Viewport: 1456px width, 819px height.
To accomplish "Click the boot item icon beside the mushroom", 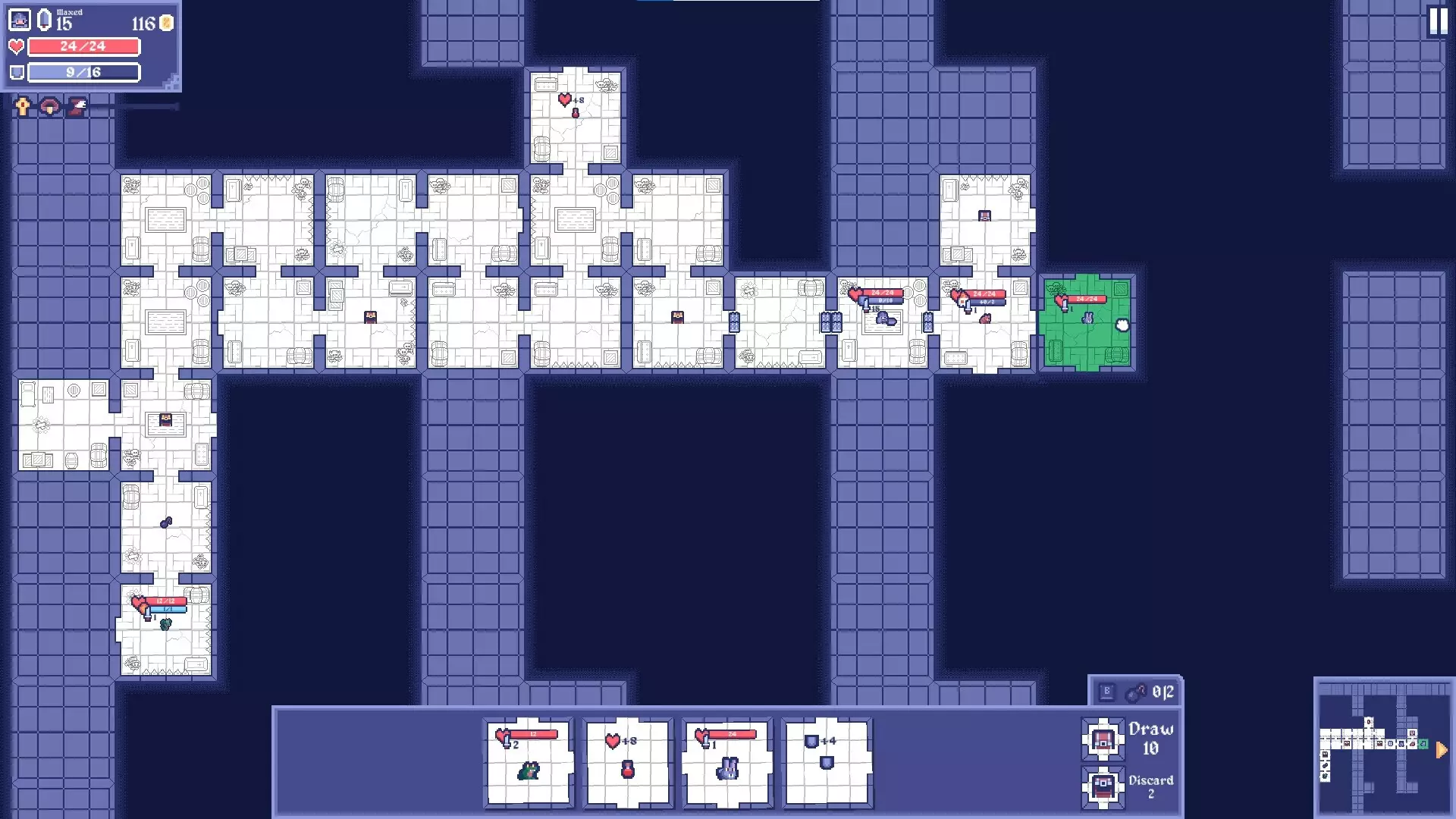I will coord(76,106).
